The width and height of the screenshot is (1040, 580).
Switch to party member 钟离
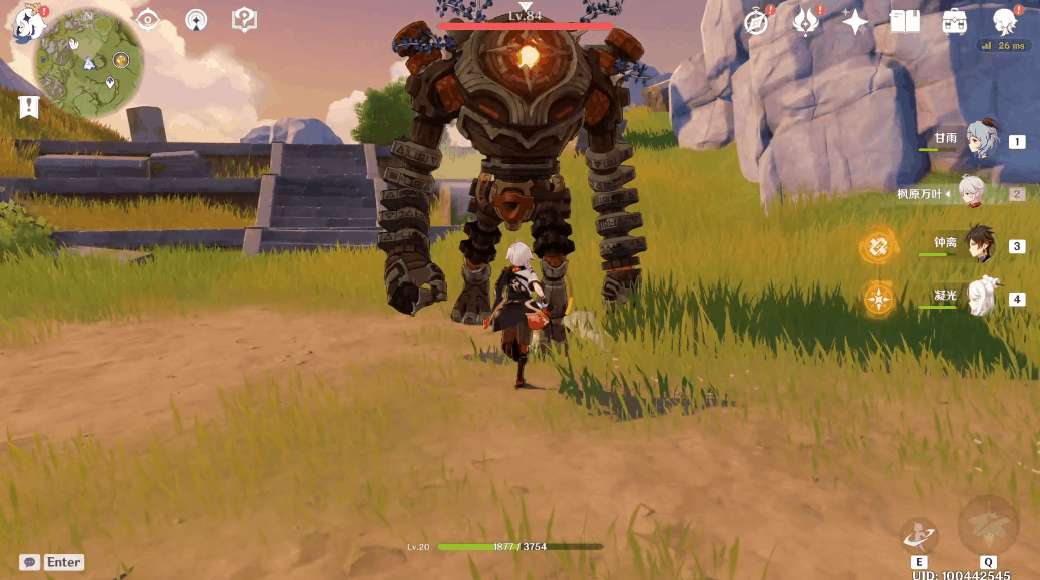981,245
